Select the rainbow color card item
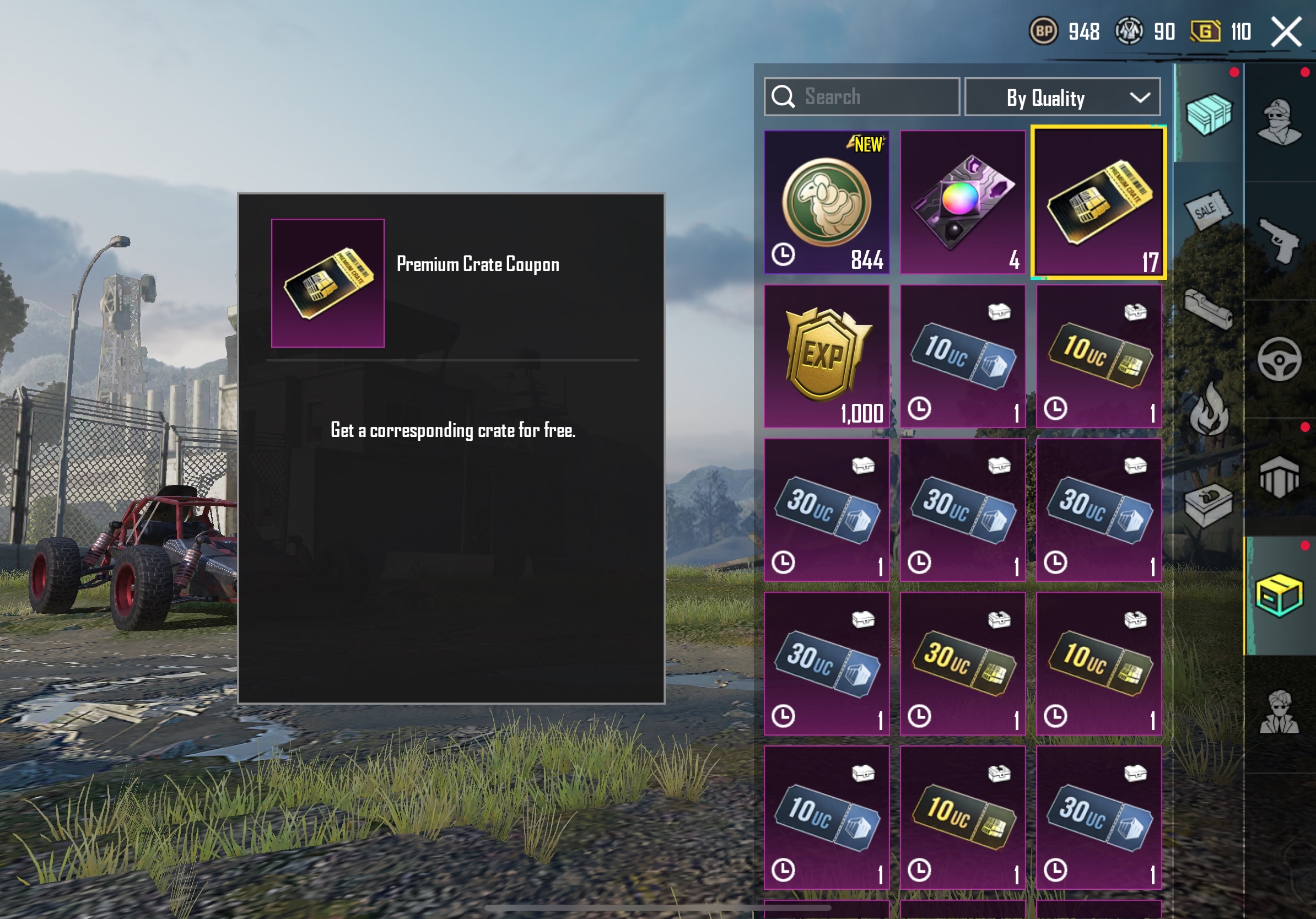 (962, 202)
